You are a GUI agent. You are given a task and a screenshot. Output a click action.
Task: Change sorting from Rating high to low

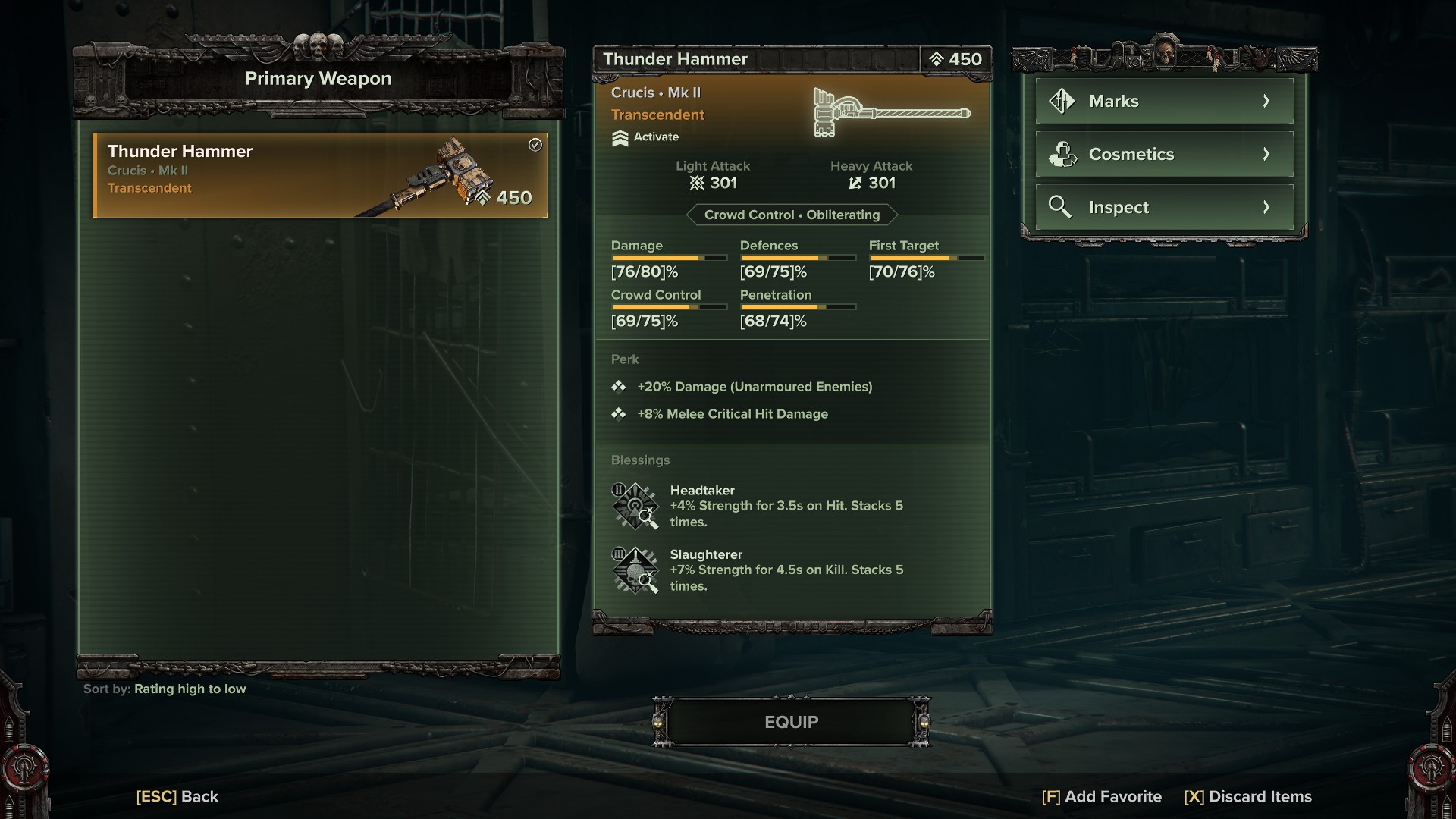(190, 689)
